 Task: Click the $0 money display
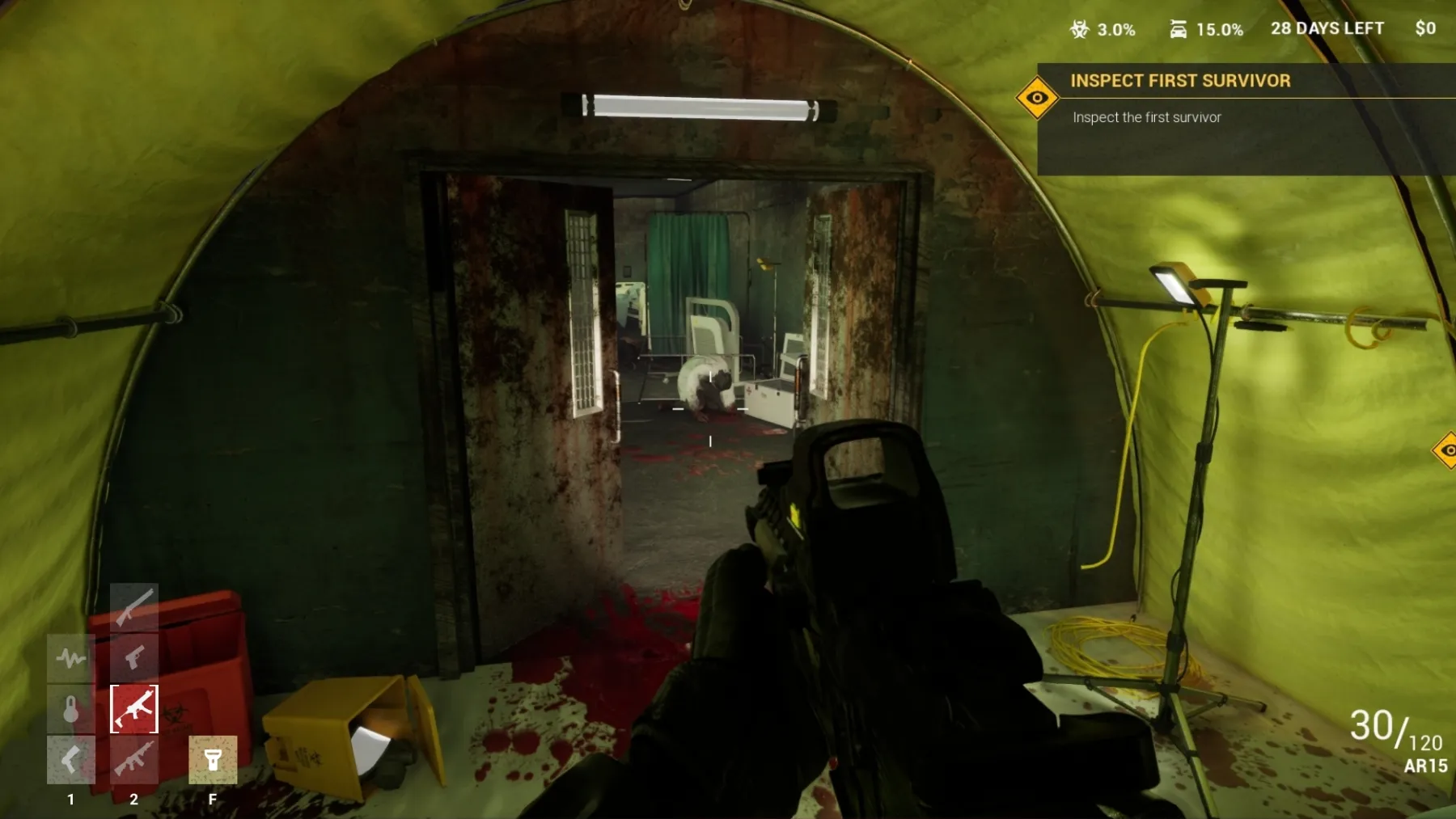click(1425, 27)
